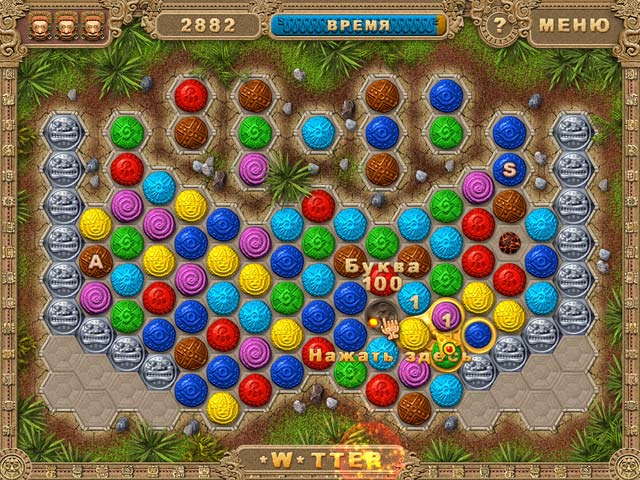
Task: Click the question mark help button
Action: 498,24
